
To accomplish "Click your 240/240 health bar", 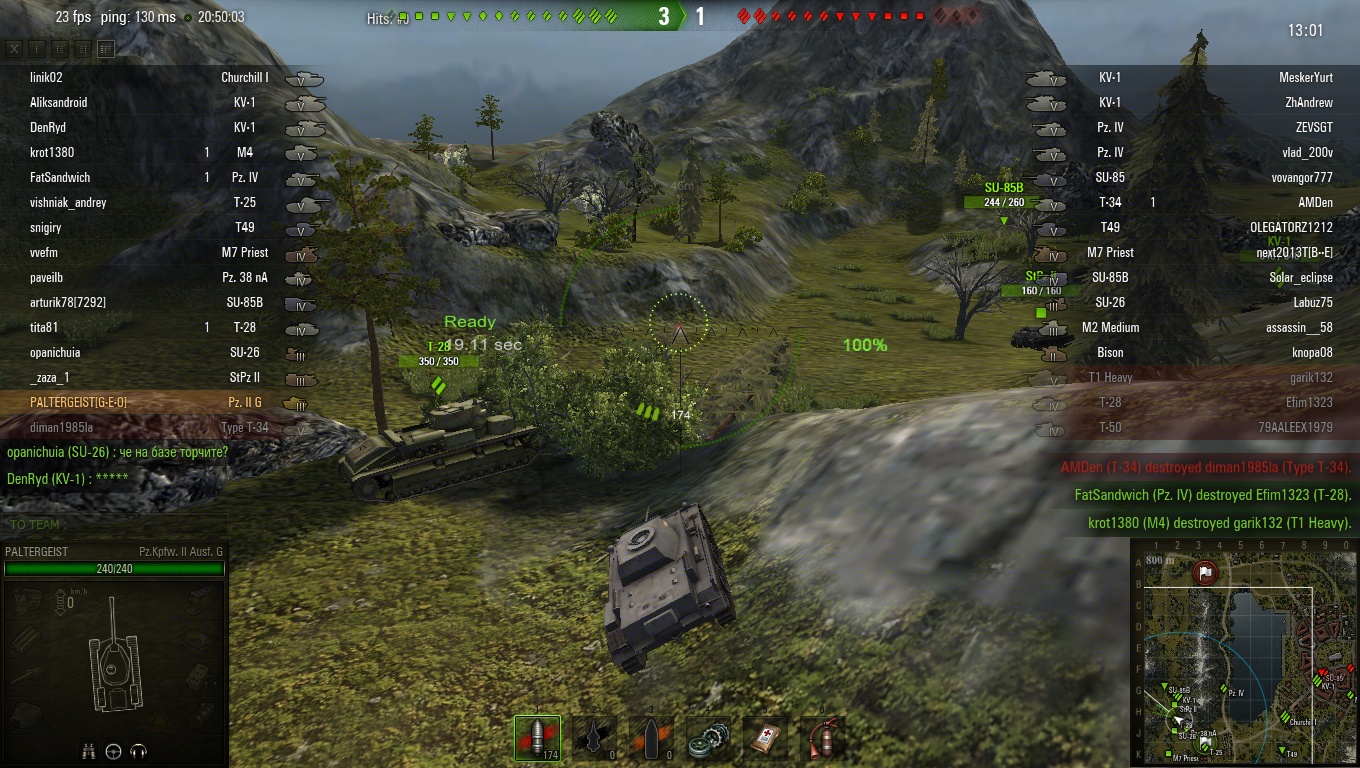I will tap(113, 568).
